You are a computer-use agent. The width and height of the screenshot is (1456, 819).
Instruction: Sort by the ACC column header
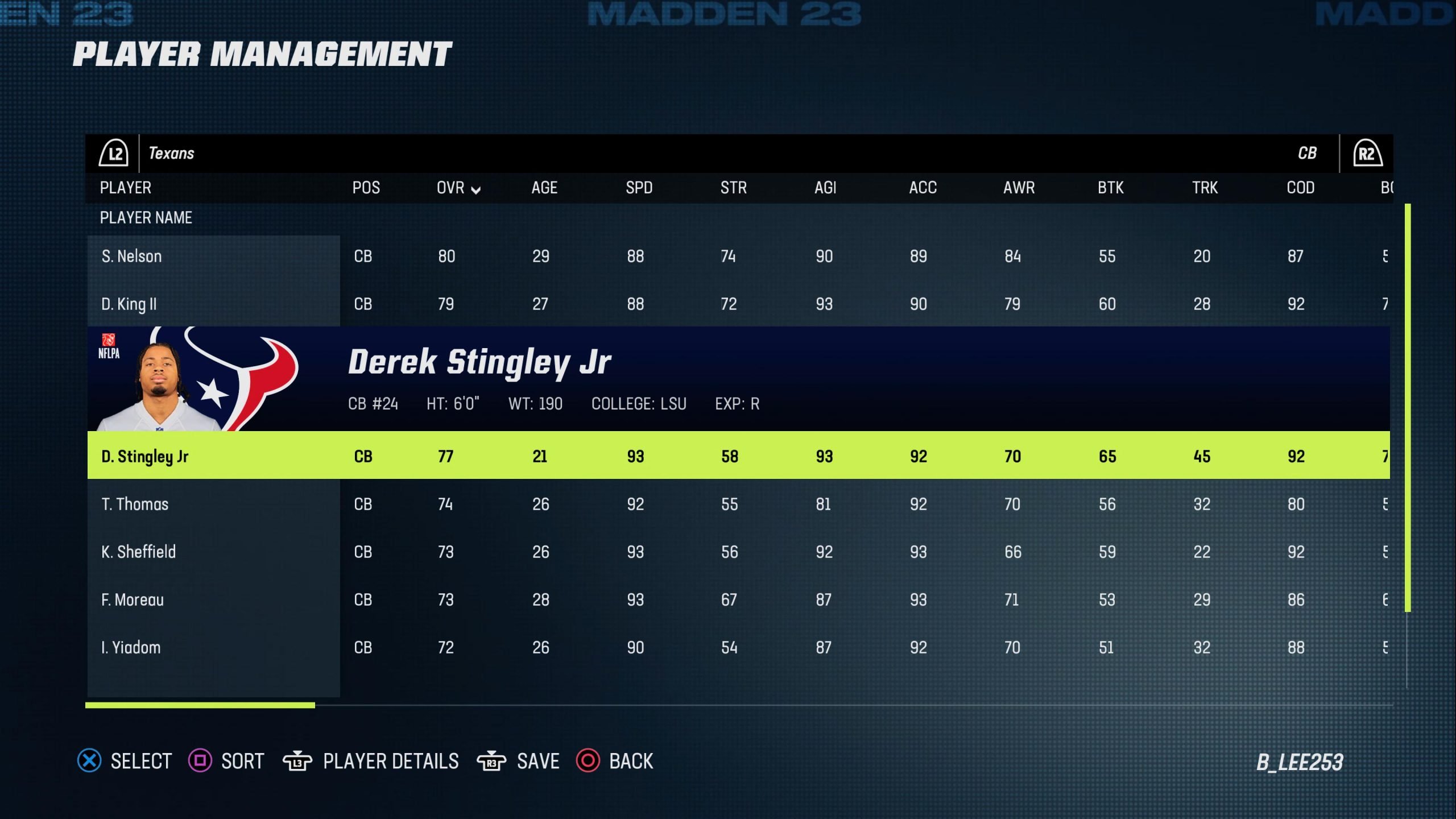pos(923,188)
